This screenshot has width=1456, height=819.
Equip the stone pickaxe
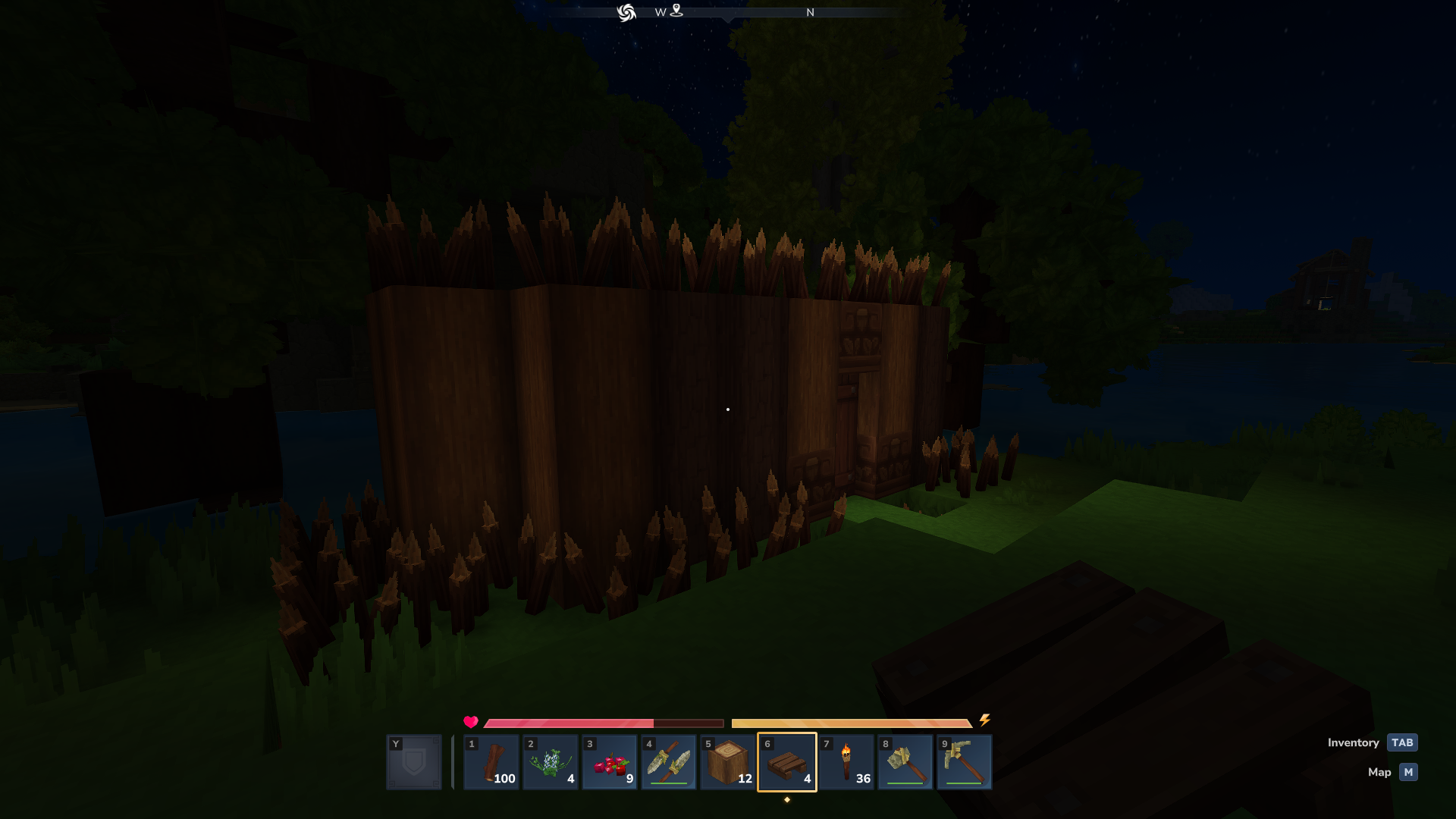click(965, 762)
